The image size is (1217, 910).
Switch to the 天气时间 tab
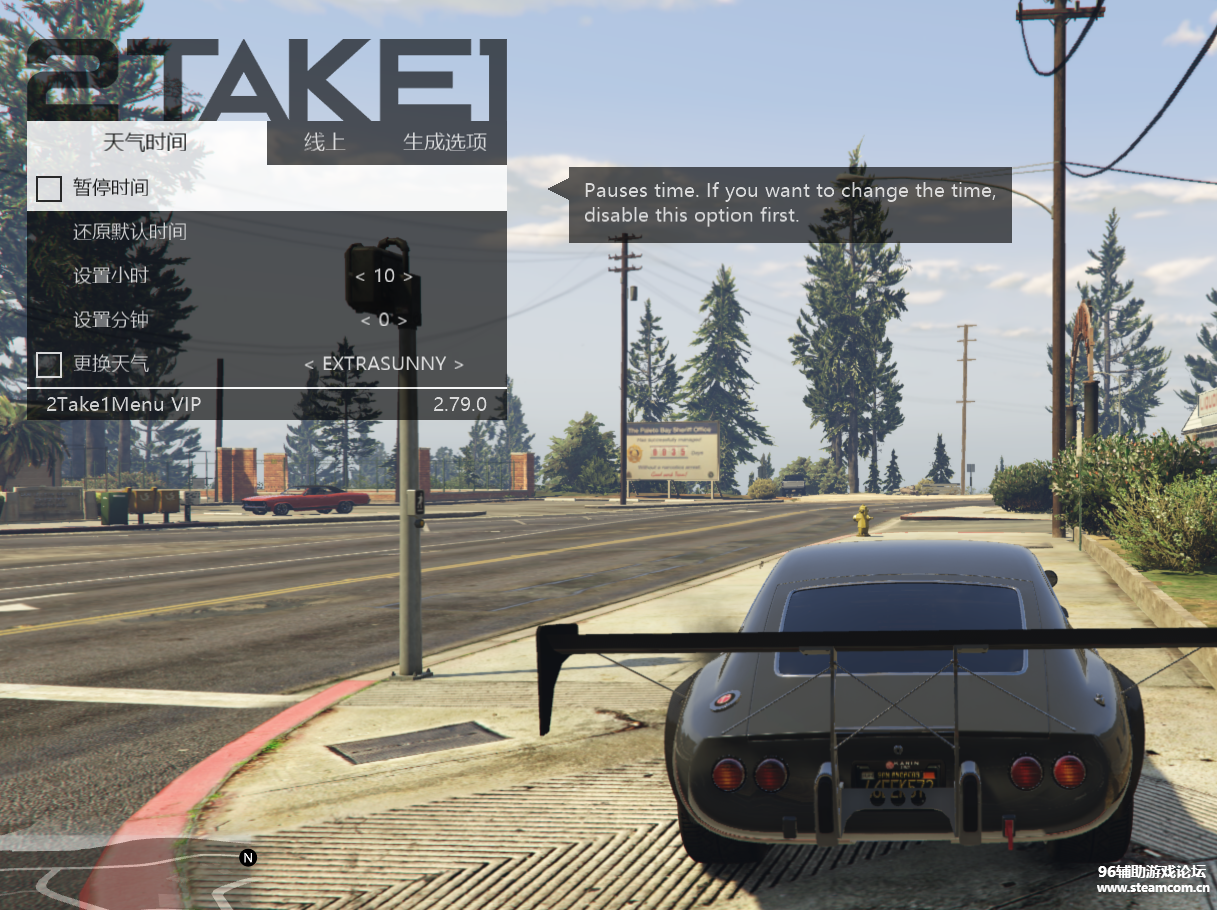tap(145, 142)
